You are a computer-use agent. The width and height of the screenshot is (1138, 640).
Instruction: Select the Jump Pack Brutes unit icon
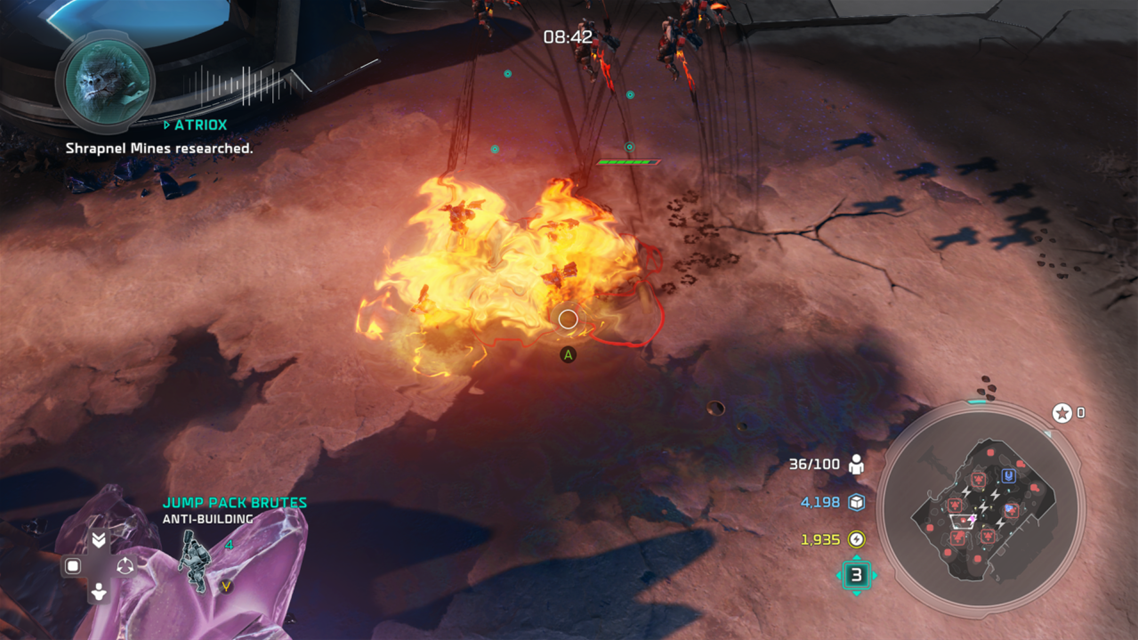click(193, 559)
